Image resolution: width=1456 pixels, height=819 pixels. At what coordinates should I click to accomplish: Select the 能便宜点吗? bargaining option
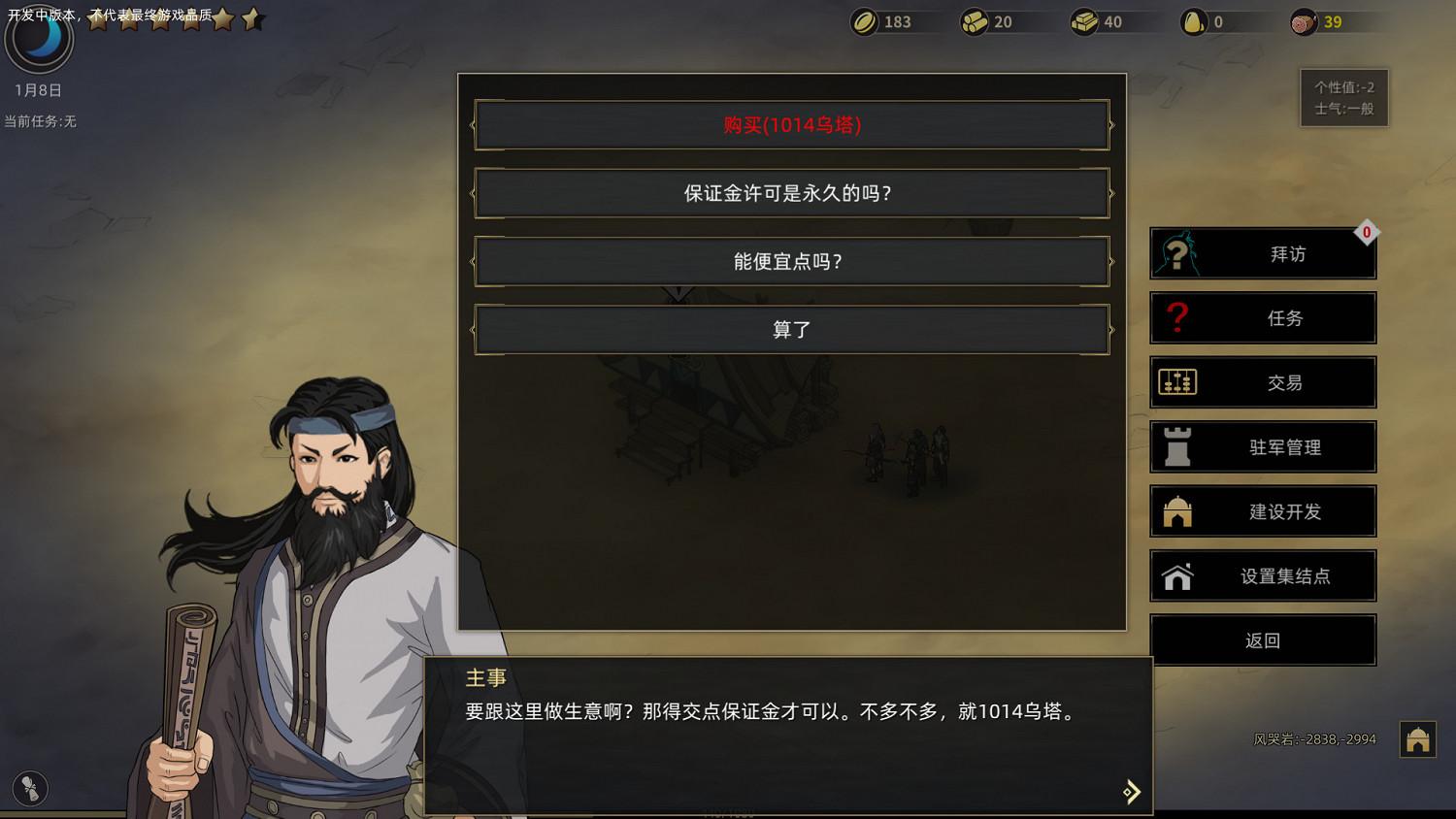click(791, 261)
